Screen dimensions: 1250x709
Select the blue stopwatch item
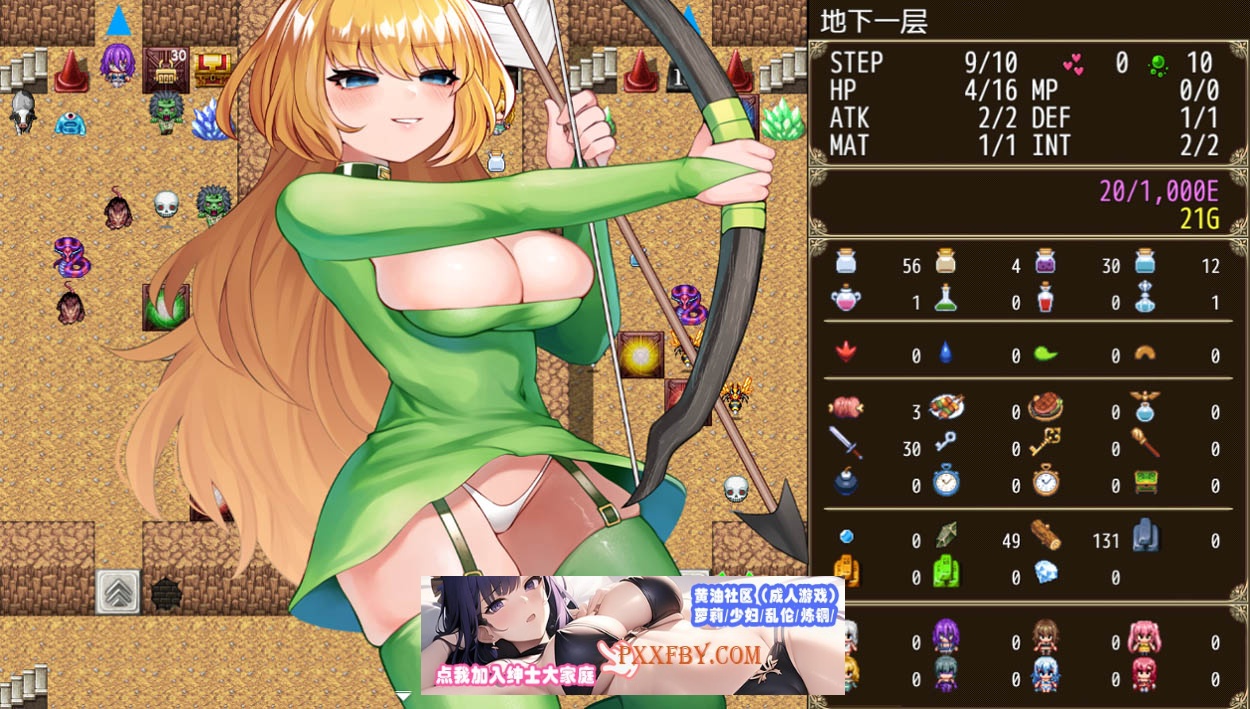(x=946, y=482)
